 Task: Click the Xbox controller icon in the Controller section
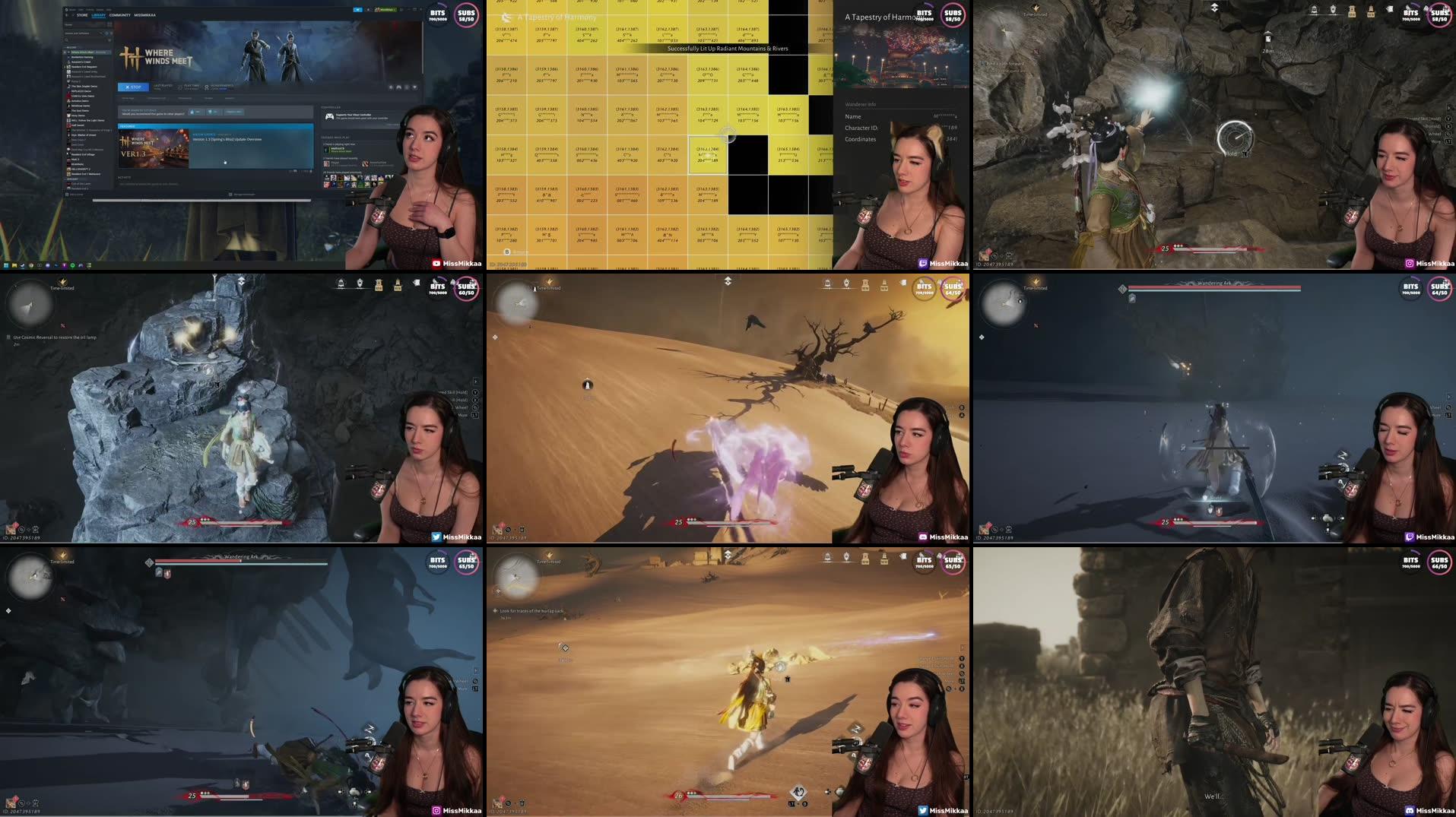click(330, 116)
